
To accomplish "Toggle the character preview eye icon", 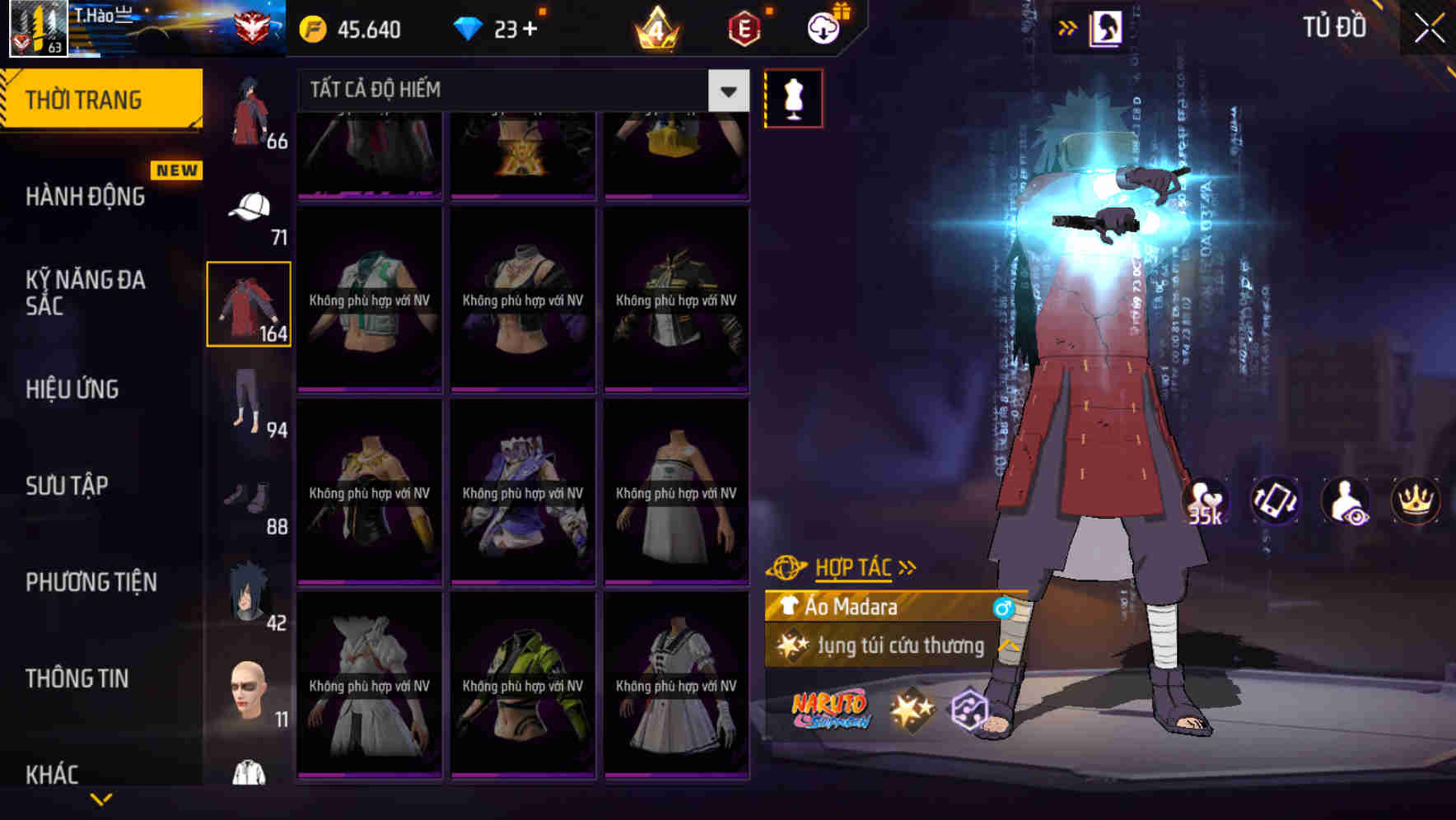I will click(x=1346, y=501).
